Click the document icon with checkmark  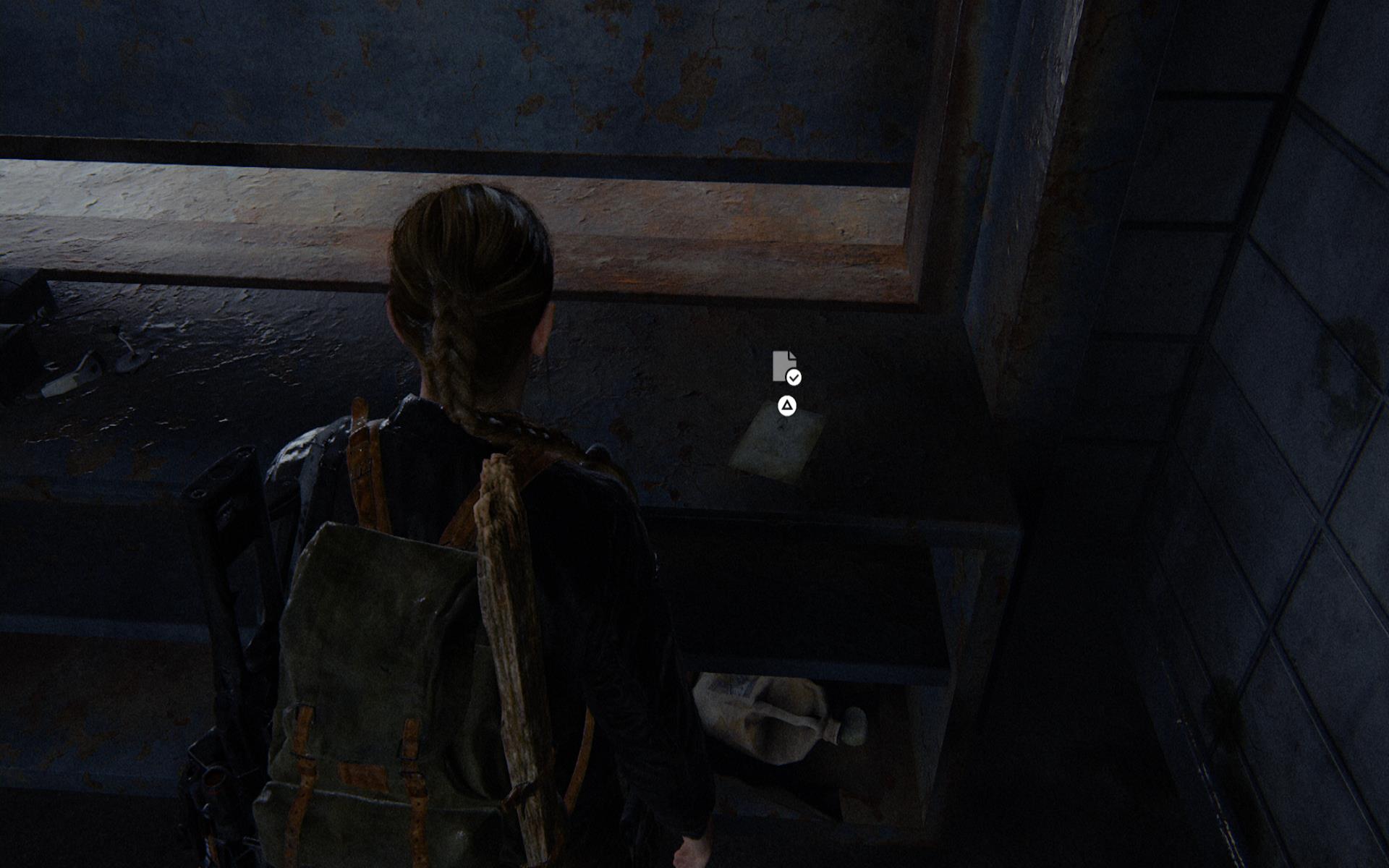(786, 367)
